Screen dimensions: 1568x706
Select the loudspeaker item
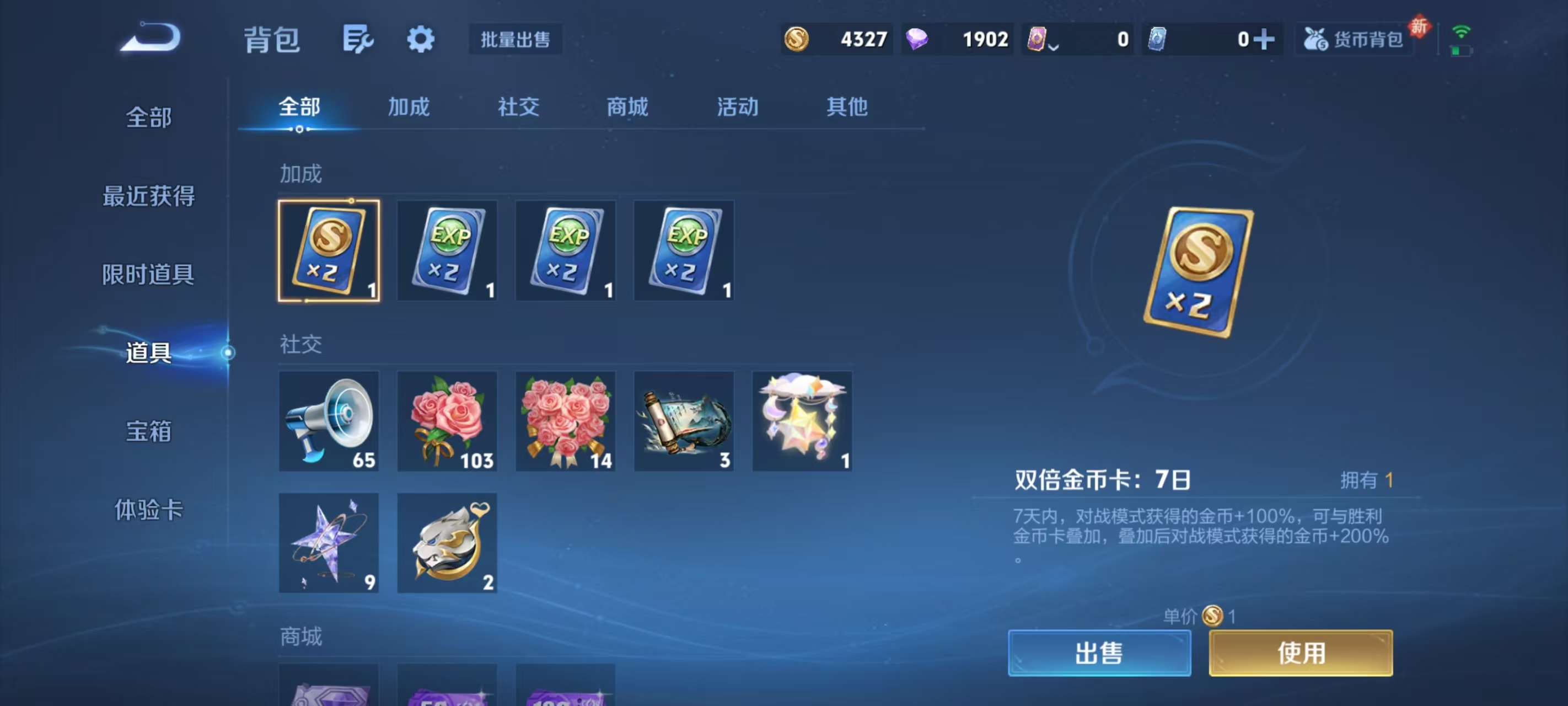point(329,420)
